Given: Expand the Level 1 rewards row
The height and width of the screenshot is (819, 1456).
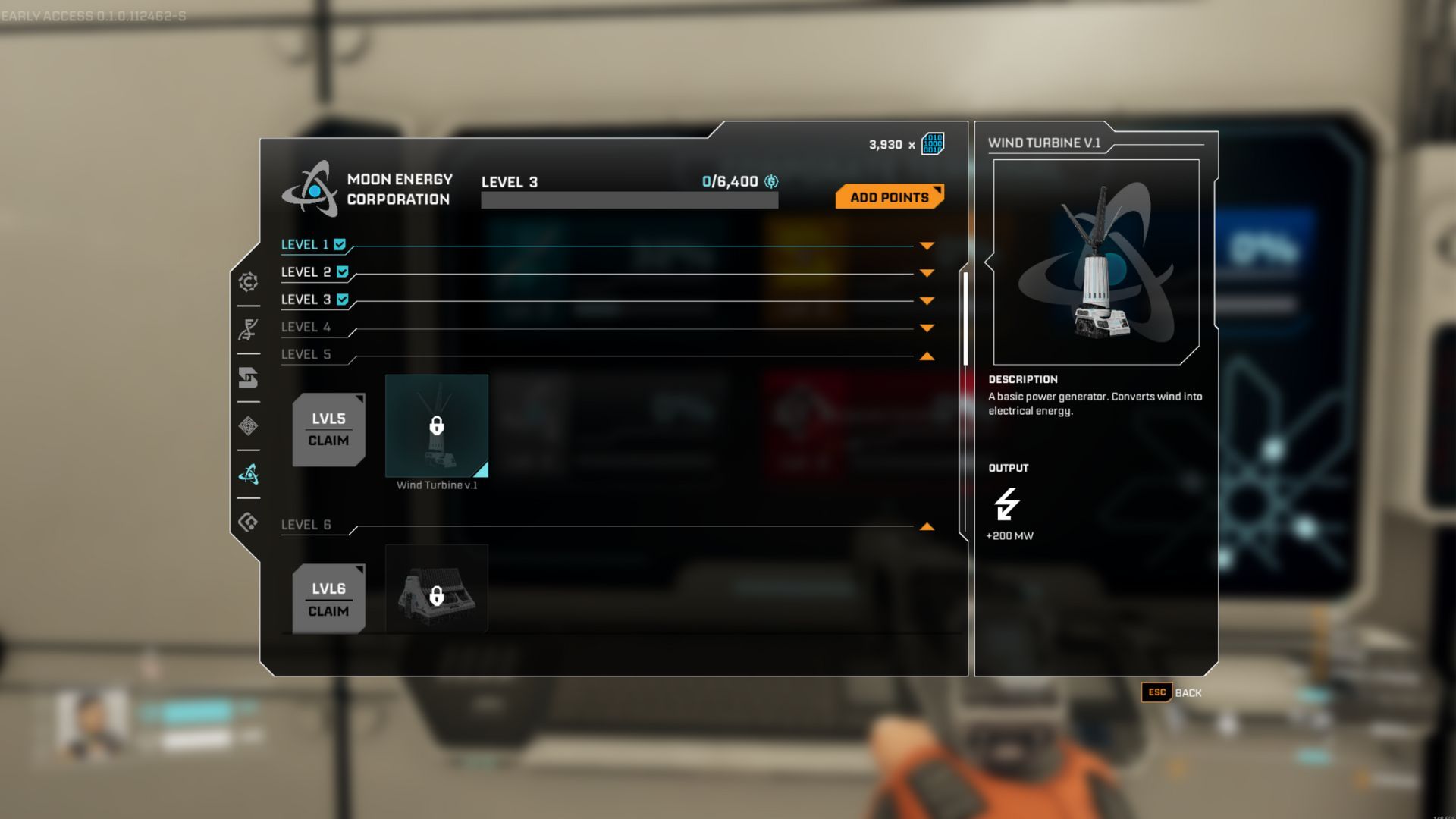Looking at the screenshot, I should click(926, 246).
